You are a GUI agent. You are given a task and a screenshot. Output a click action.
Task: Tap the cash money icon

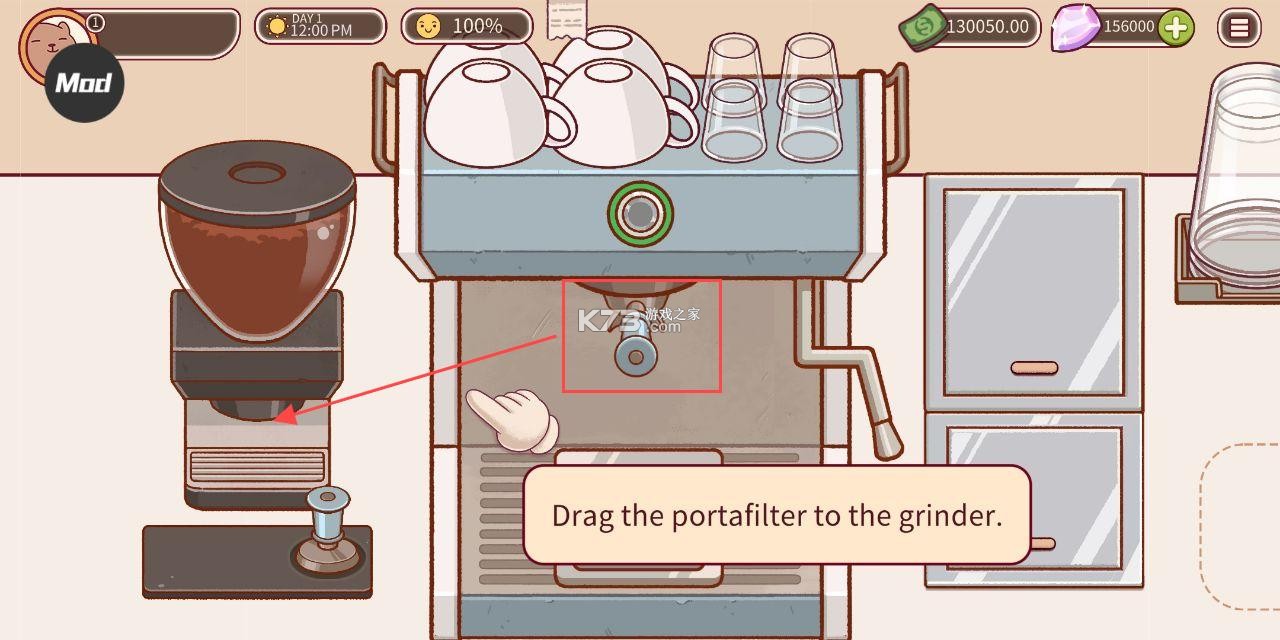click(x=924, y=28)
